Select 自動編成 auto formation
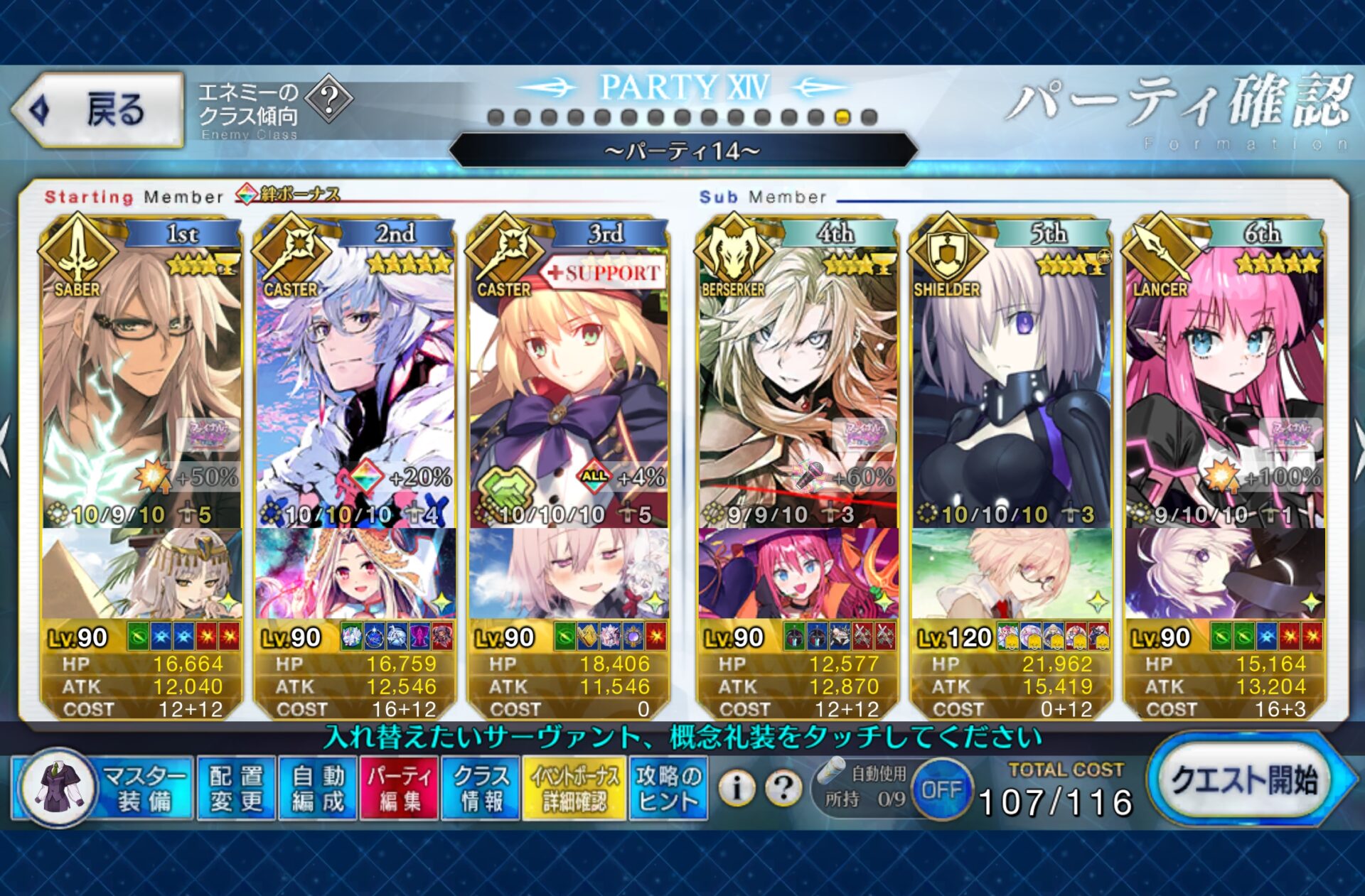1365x896 pixels. tap(317, 788)
